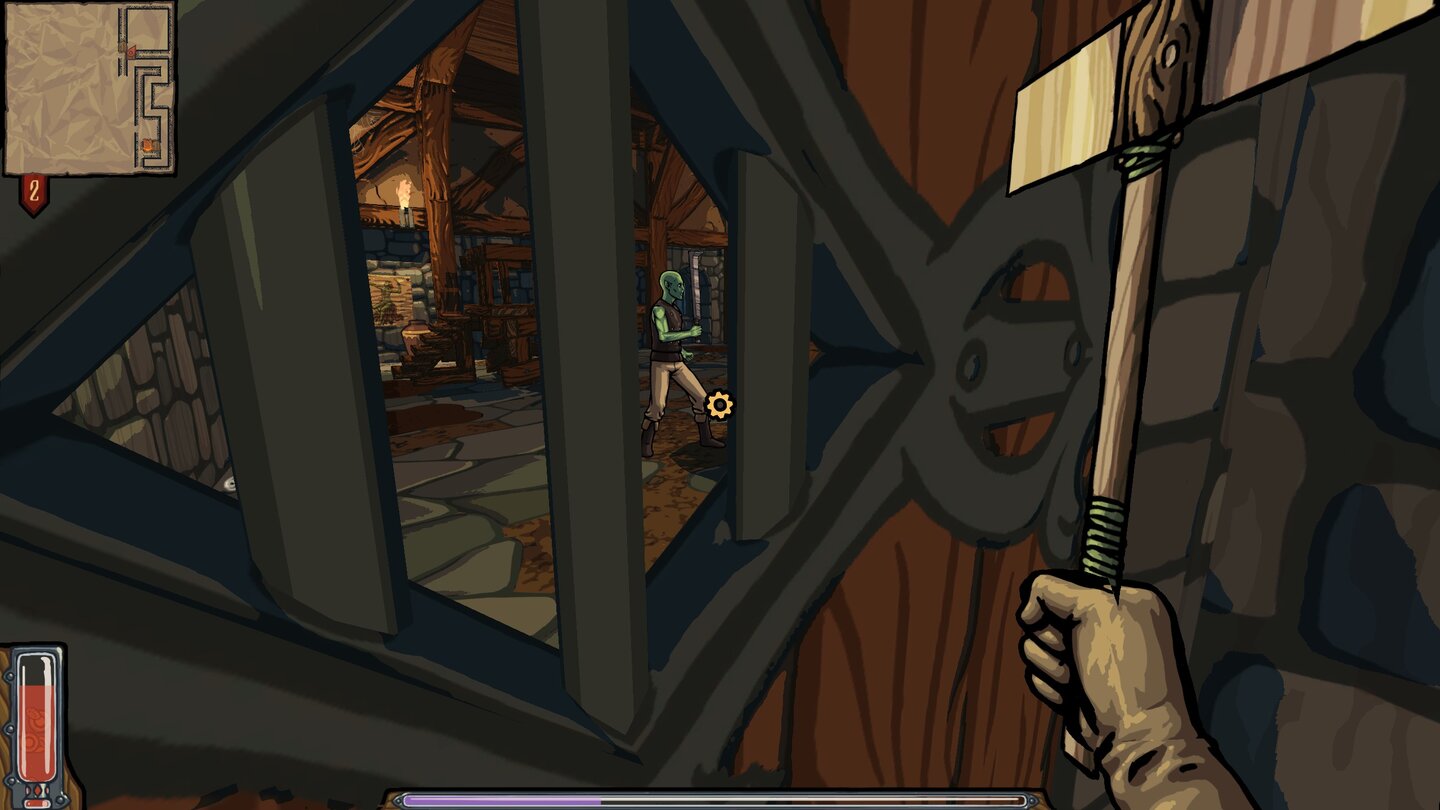Click the torch flame above the stone staircase

click(406, 190)
